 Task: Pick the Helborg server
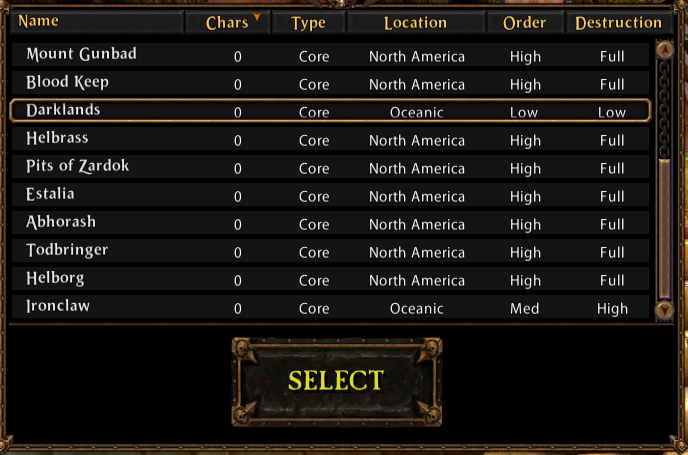[330, 280]
